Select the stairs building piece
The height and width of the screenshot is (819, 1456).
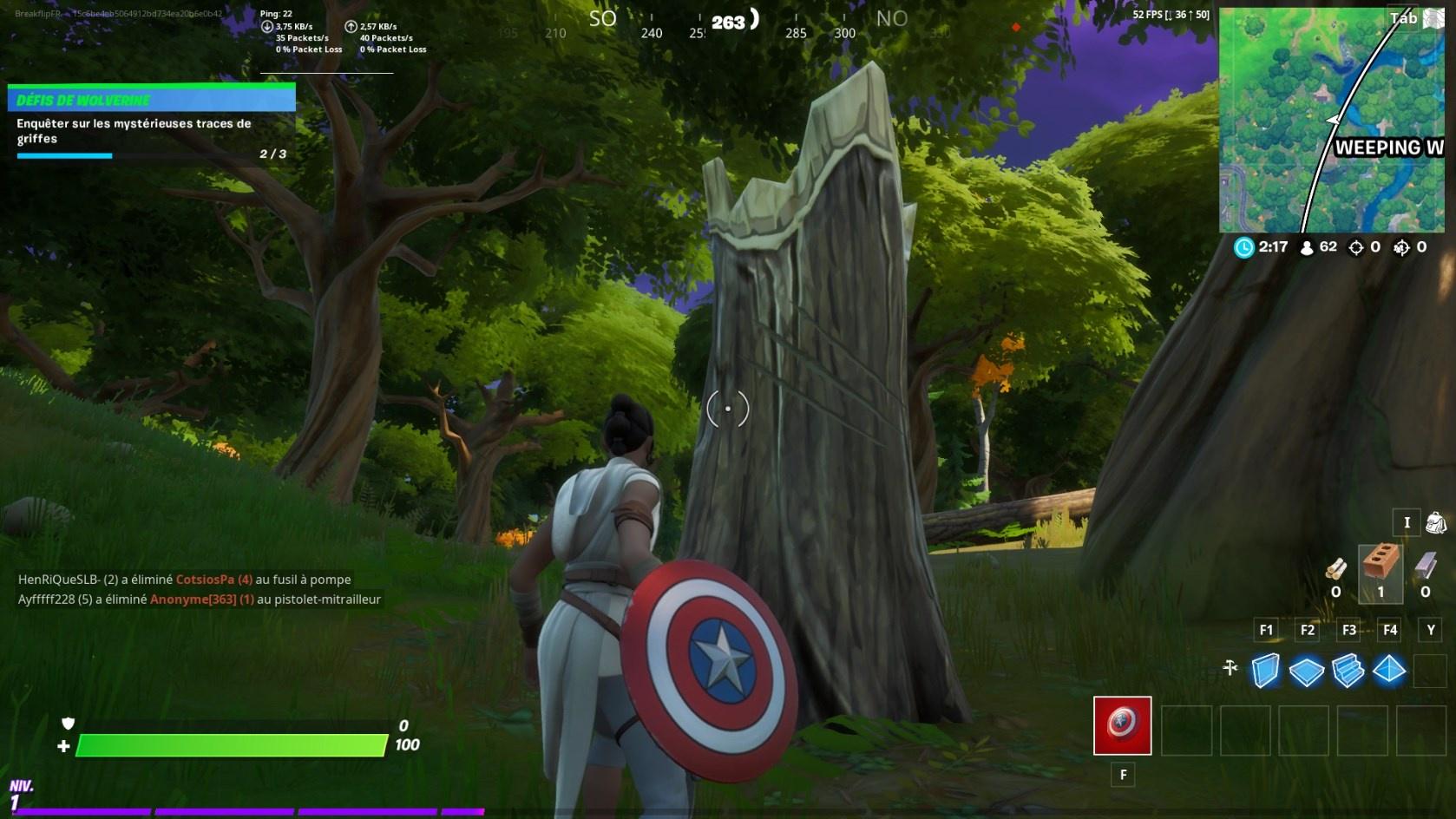[x=1348, y=670]
